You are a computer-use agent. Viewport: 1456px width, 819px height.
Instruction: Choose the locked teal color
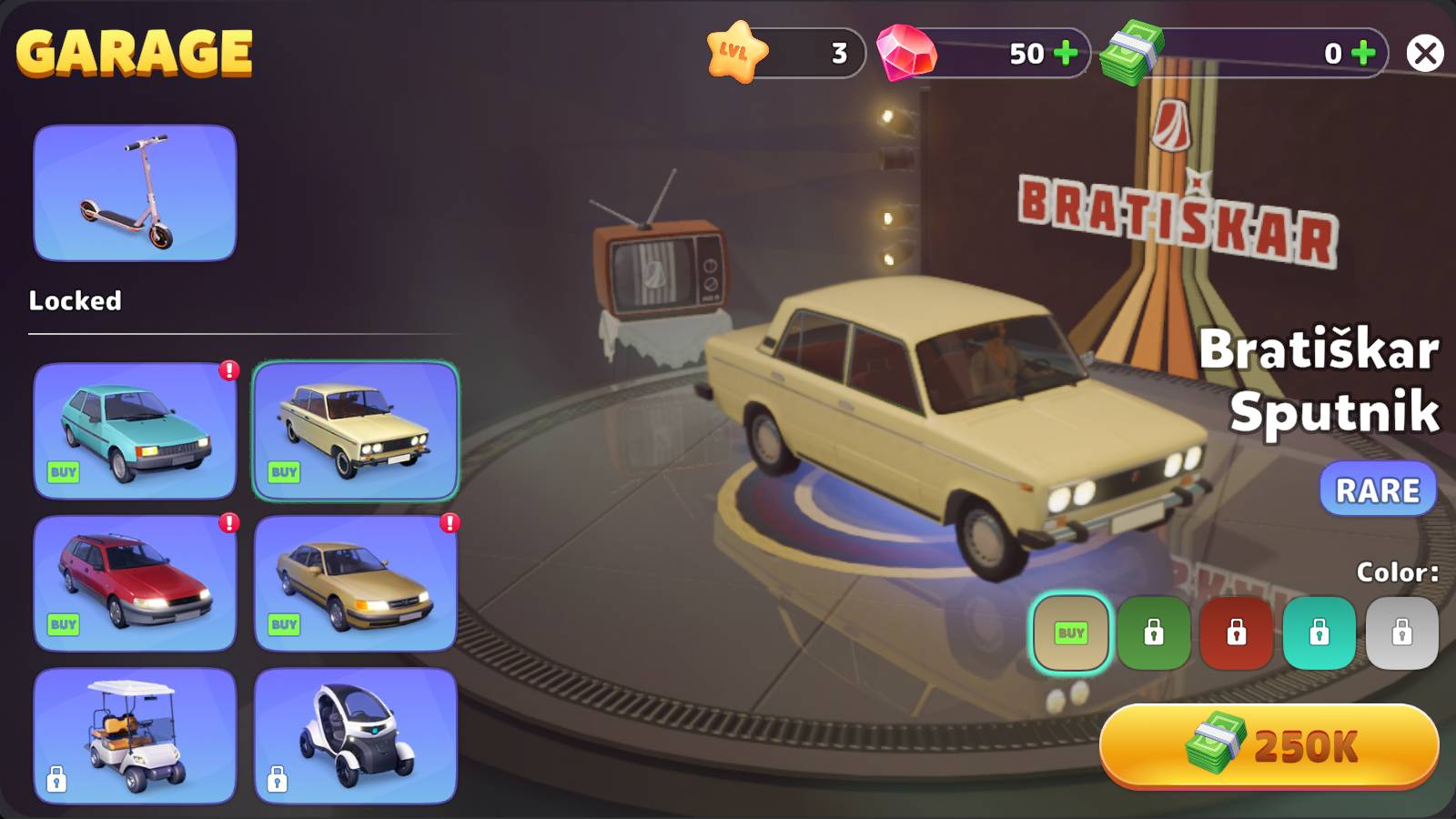(x=1319, y=632)
